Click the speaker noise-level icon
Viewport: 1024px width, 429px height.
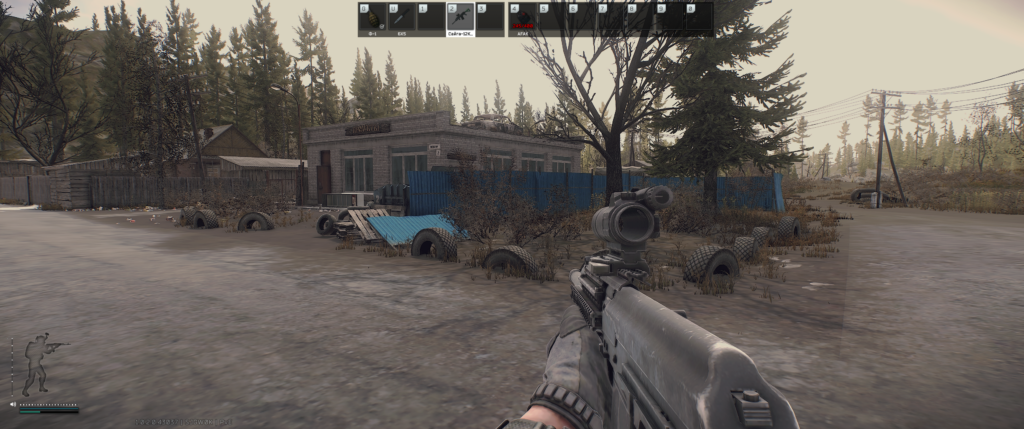(x=13, y=405)
